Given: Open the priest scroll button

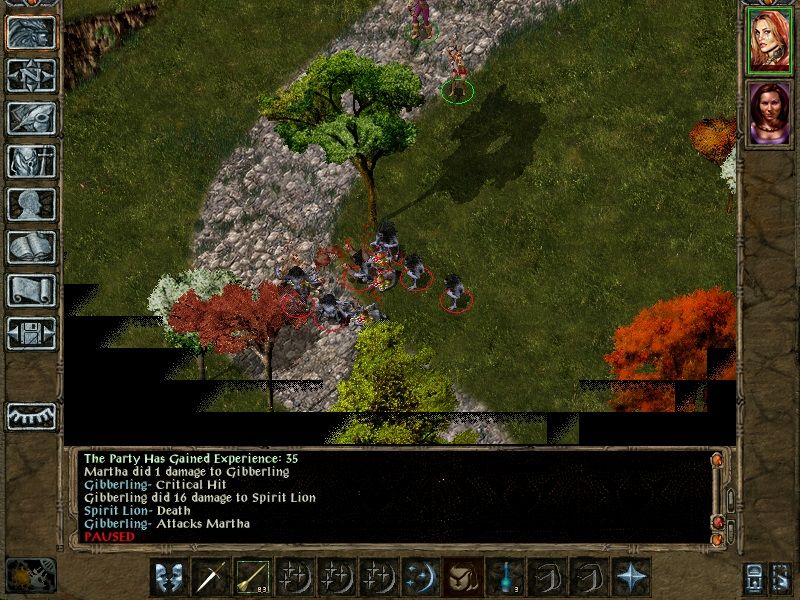Looking at the screenshot, I should 31,289.
